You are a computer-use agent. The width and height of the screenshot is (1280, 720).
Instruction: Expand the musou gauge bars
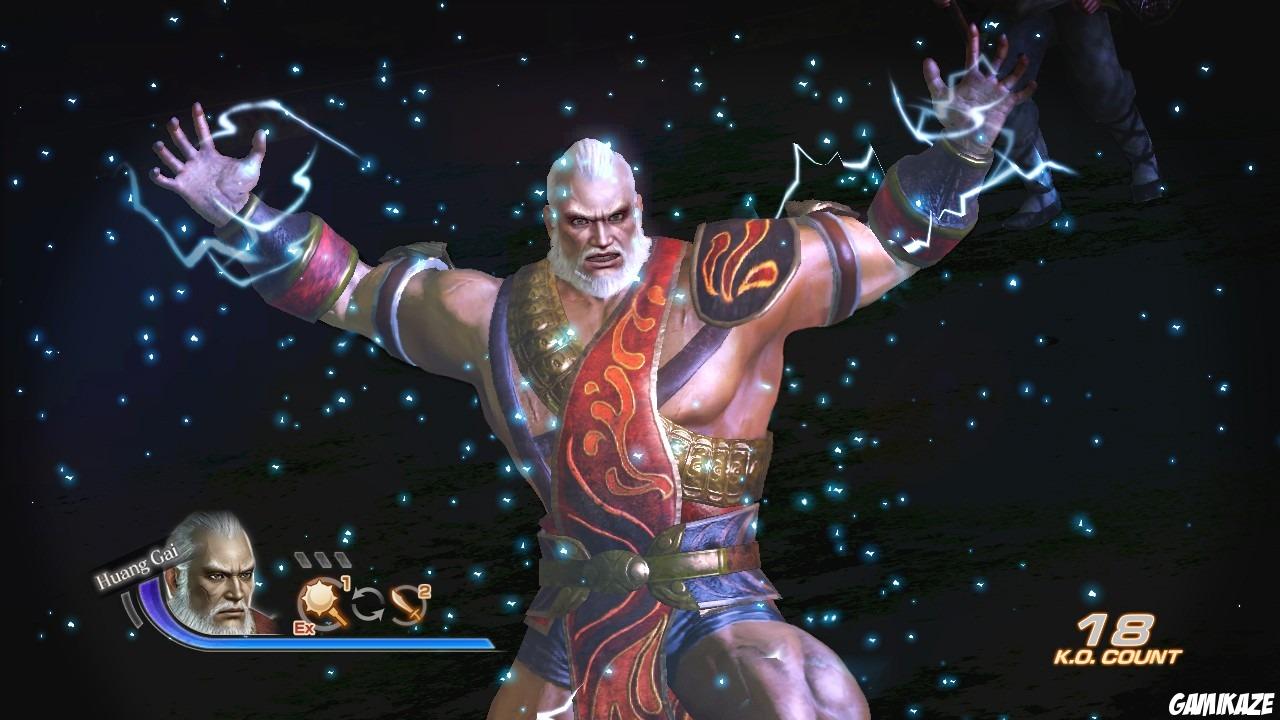coord(321,558)
